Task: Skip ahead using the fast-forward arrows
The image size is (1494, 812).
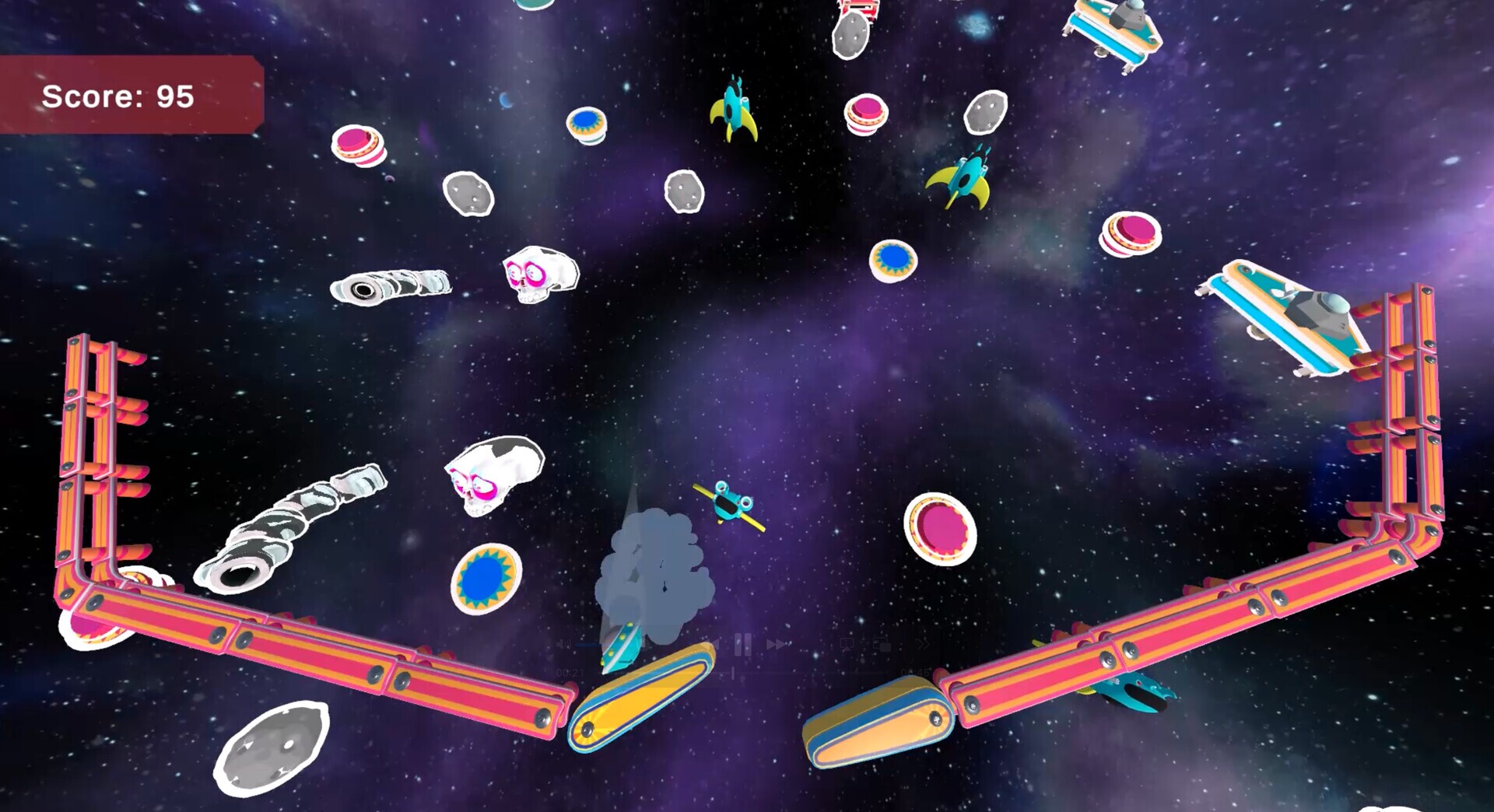Action: coord(777,645)
